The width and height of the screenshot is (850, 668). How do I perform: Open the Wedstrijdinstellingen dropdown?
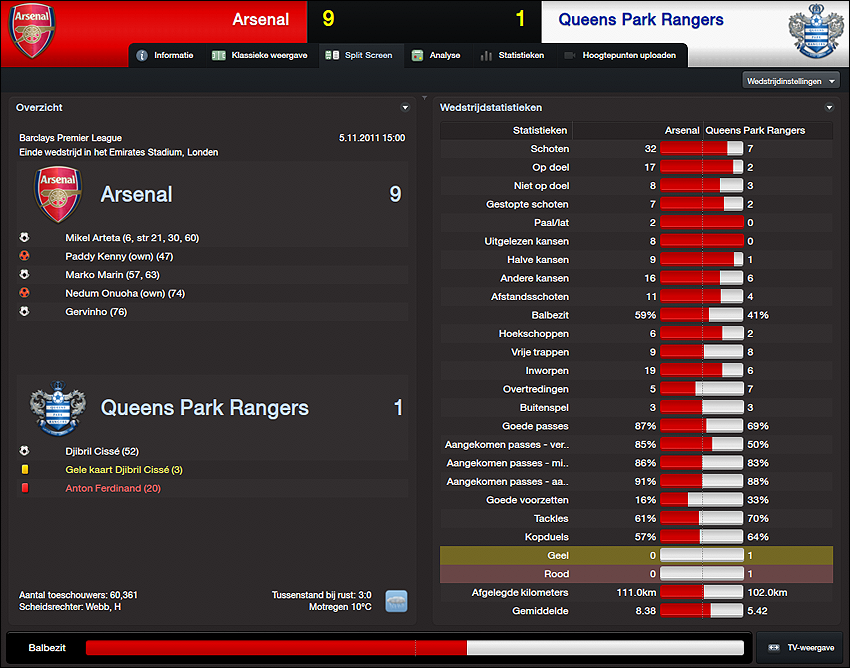(x=791, y=80)
